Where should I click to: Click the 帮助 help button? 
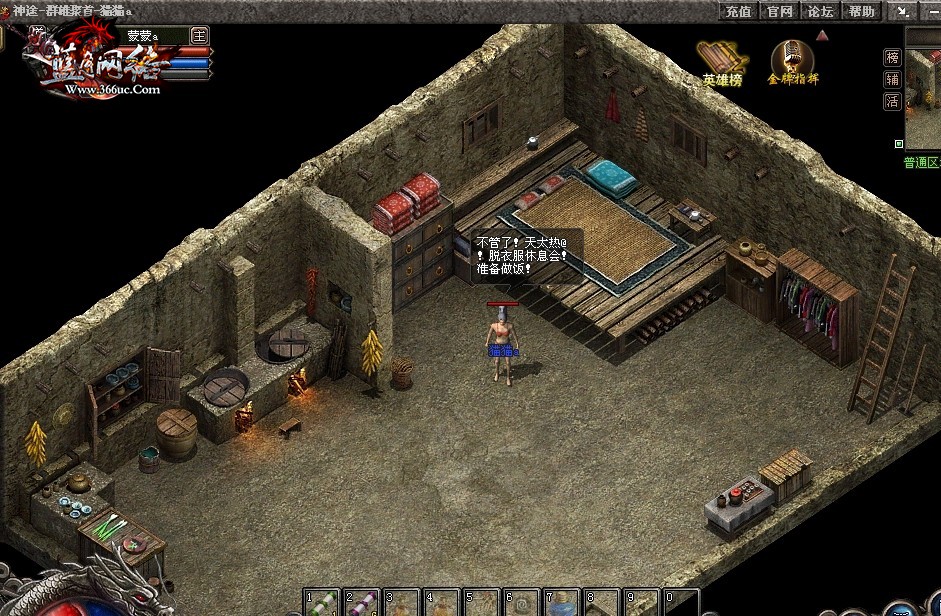[x=861, y=11]
